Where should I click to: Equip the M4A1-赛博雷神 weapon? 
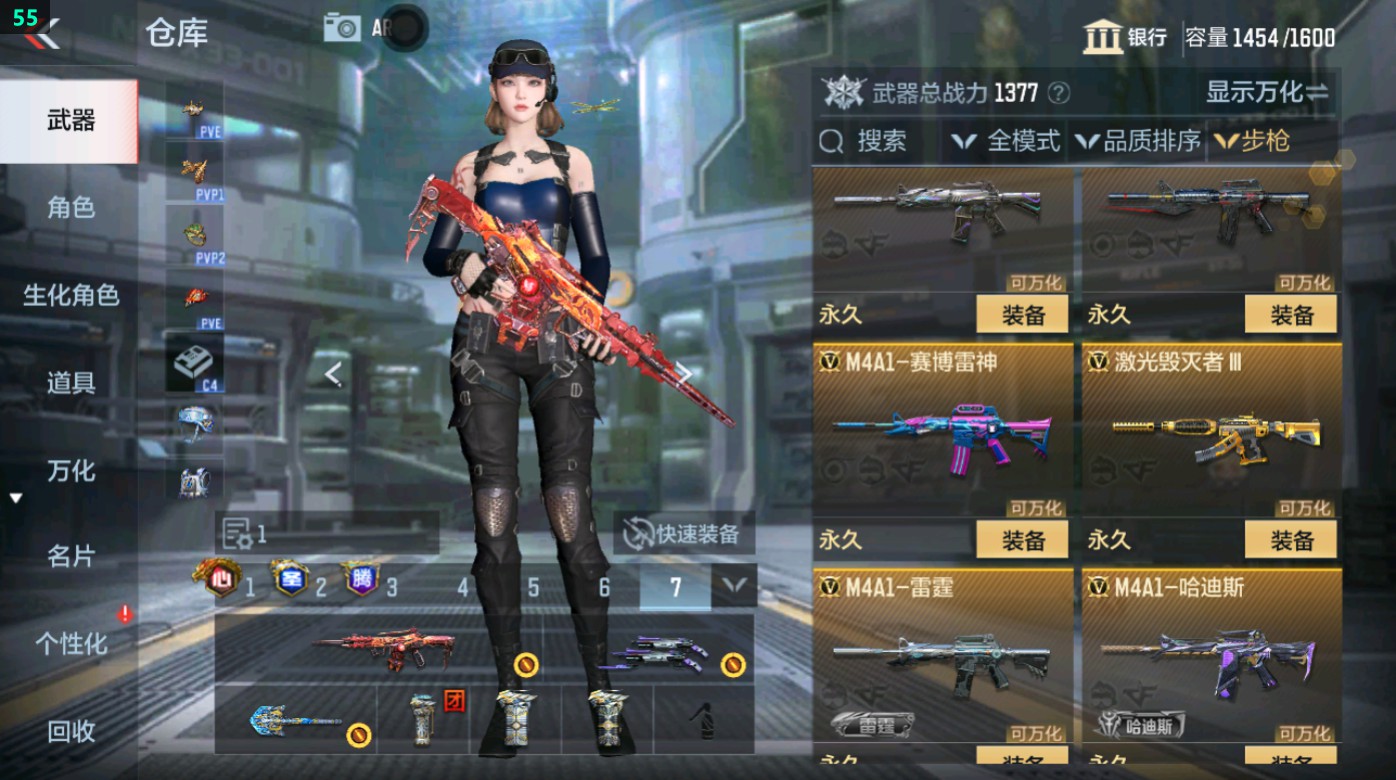tap(1021, 539)
